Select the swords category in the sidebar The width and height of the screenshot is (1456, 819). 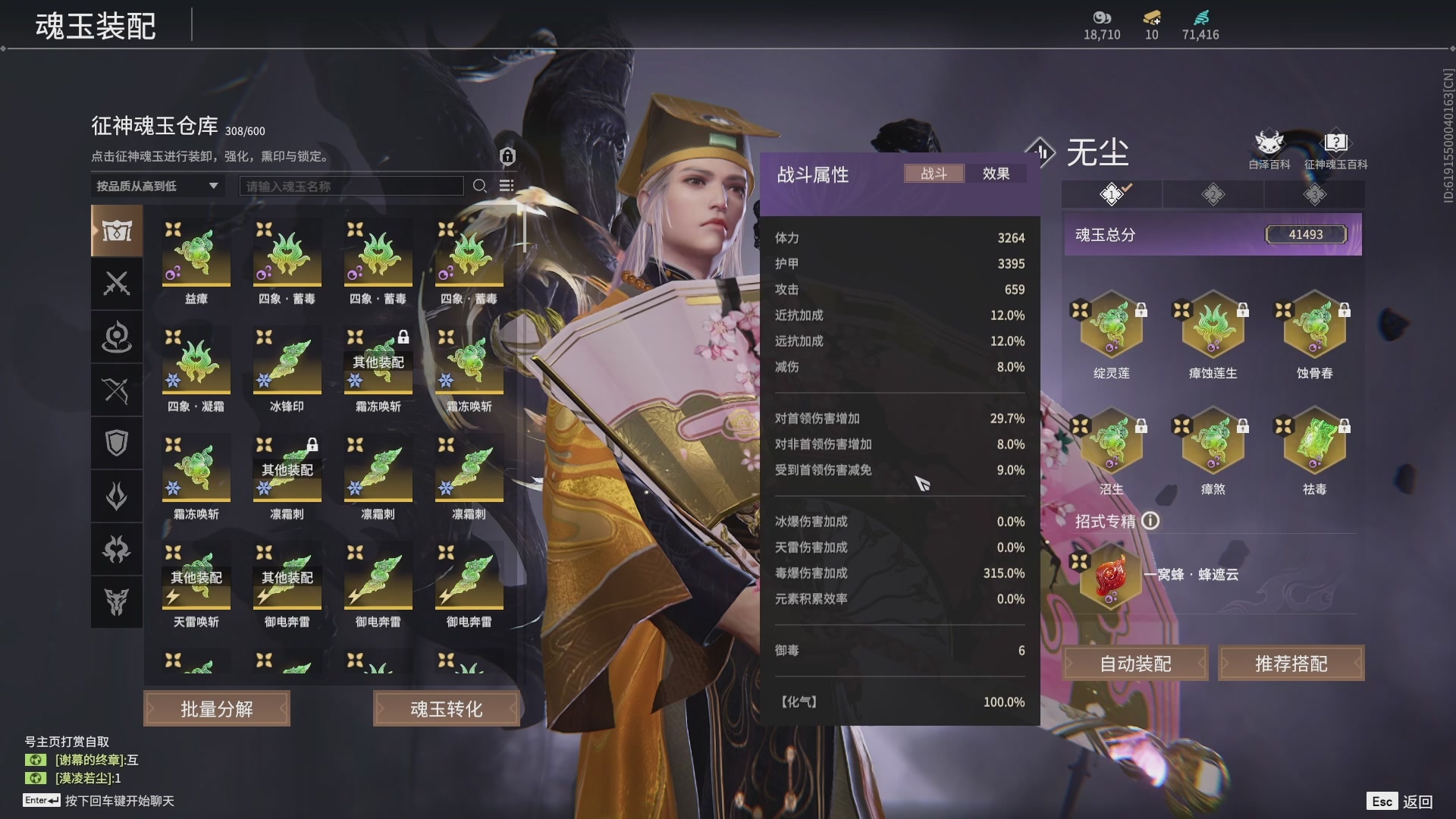(x=117, y=284)
